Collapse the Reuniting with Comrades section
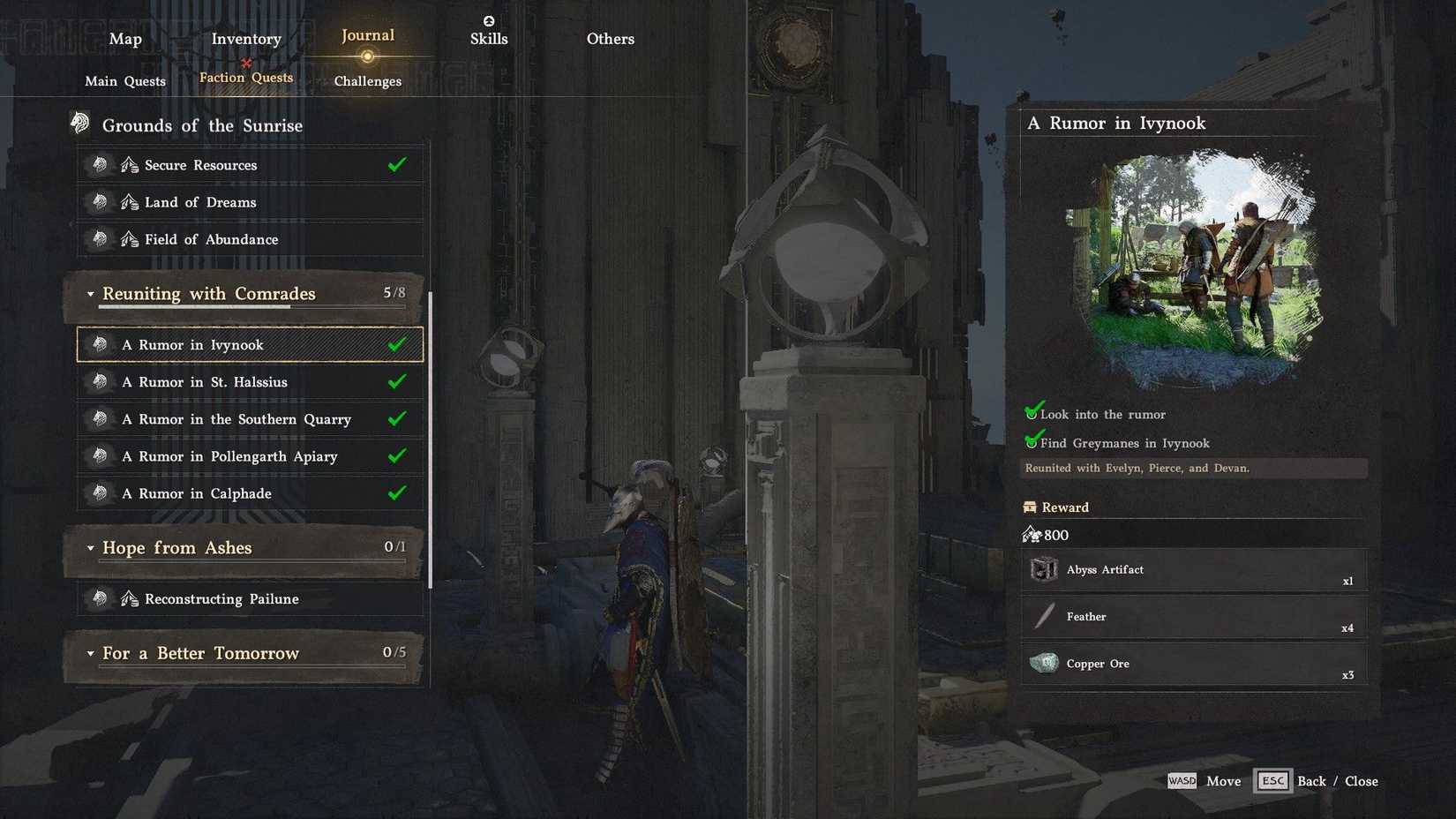Screen dimensions: 1456x819 tap(89, 294)
